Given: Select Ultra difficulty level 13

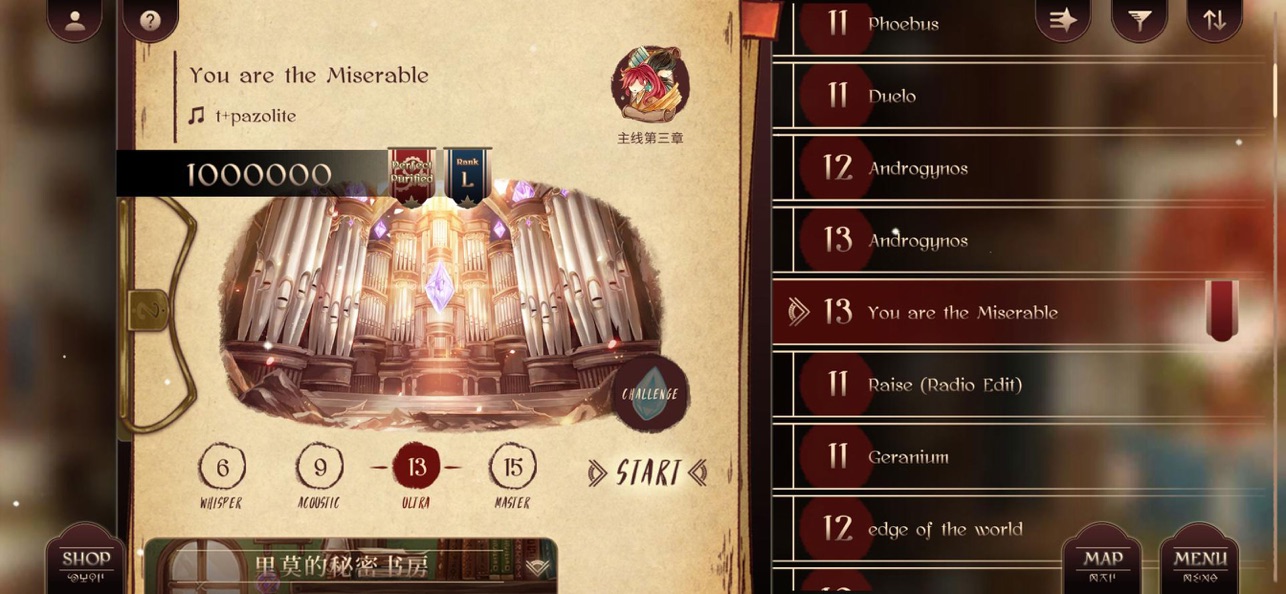Looking at the screenshot, I should 416,467.
